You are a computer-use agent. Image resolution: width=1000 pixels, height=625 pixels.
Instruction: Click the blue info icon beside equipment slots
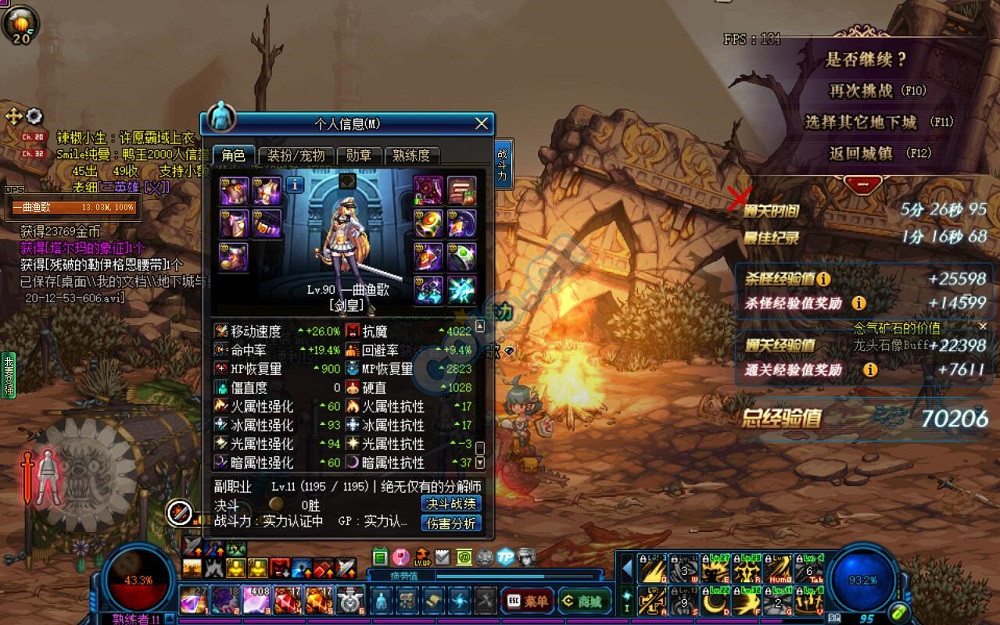295,184
